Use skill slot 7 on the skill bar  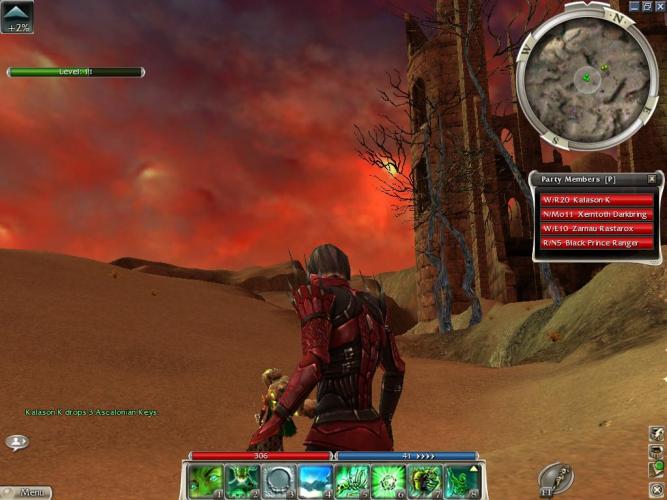click(424, 481)
